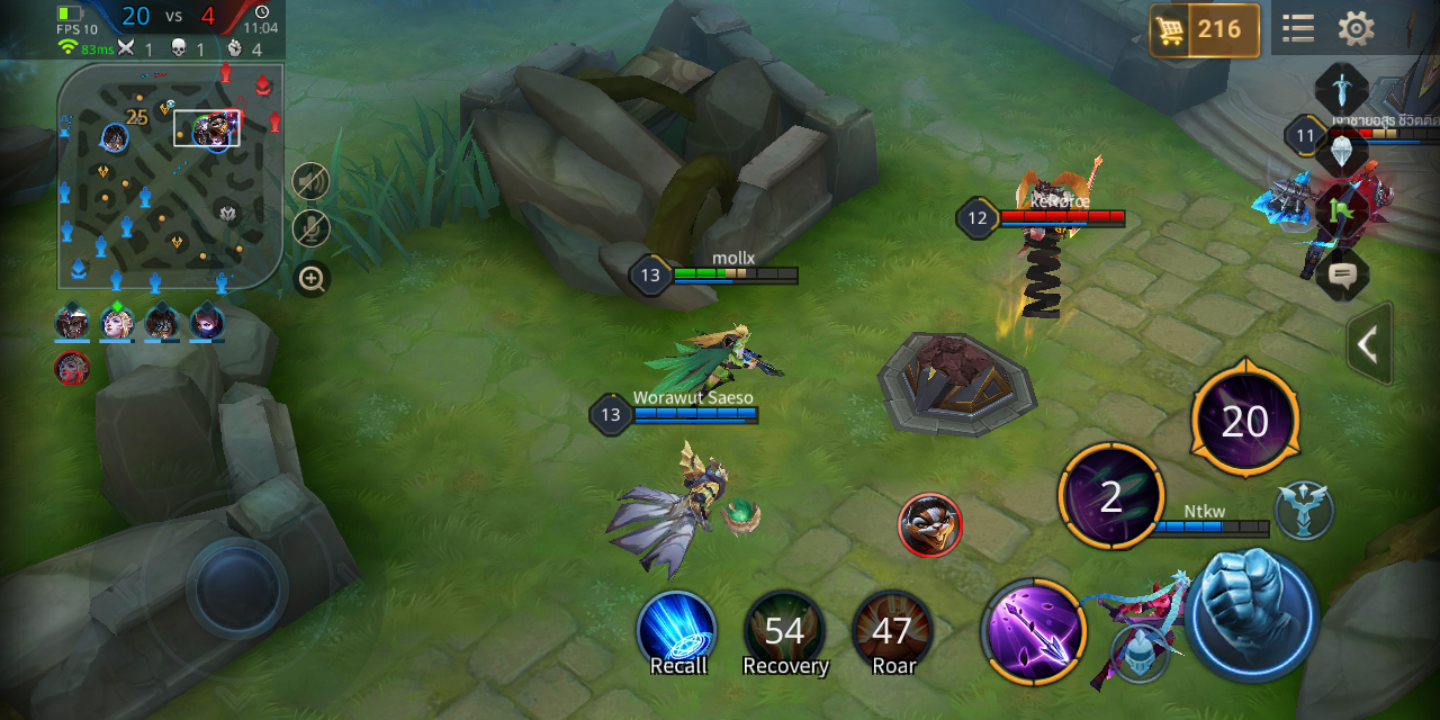
Task: Toggle the muted microphone icon
Action: pos(311,228)
